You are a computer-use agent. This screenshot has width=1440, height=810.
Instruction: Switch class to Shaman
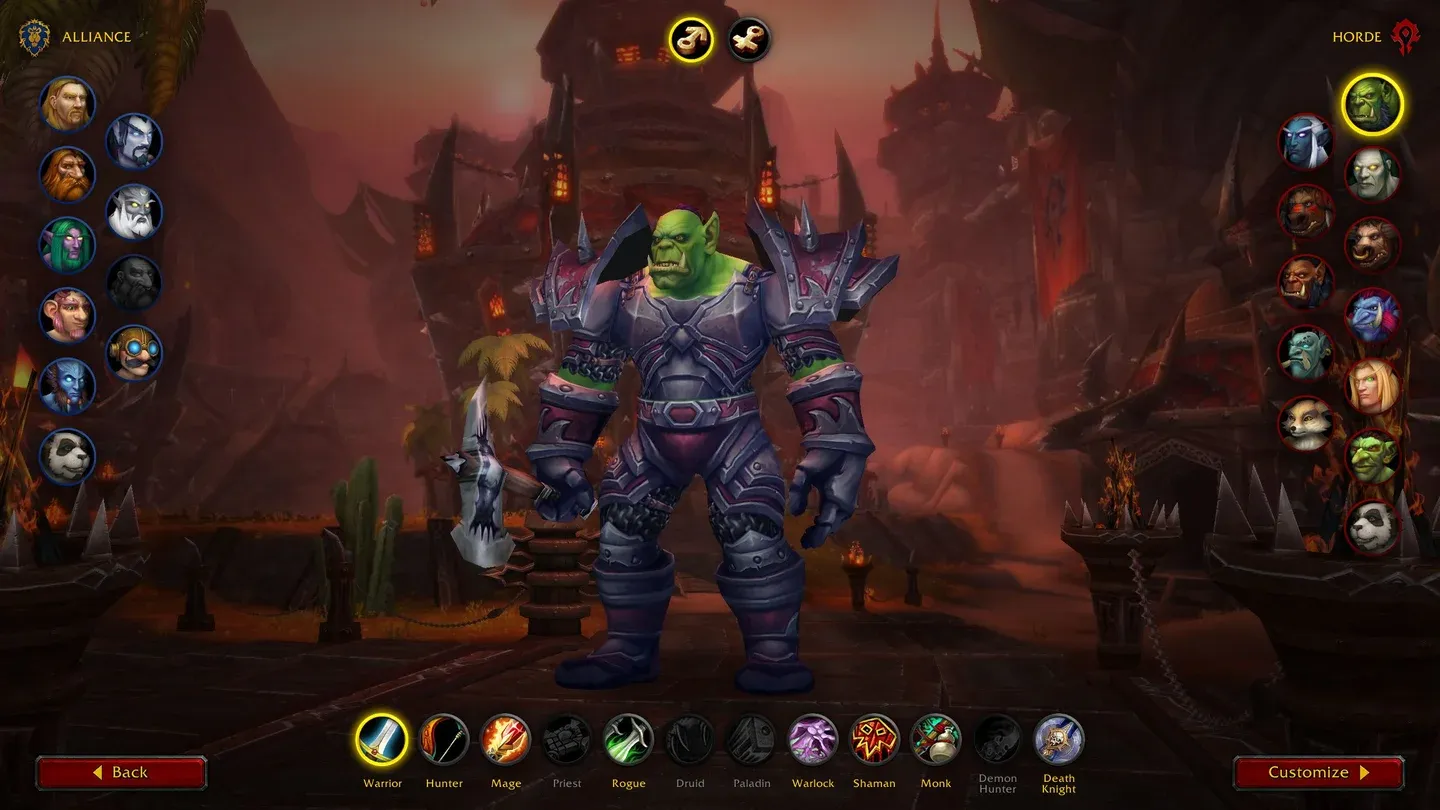[874, 740]
